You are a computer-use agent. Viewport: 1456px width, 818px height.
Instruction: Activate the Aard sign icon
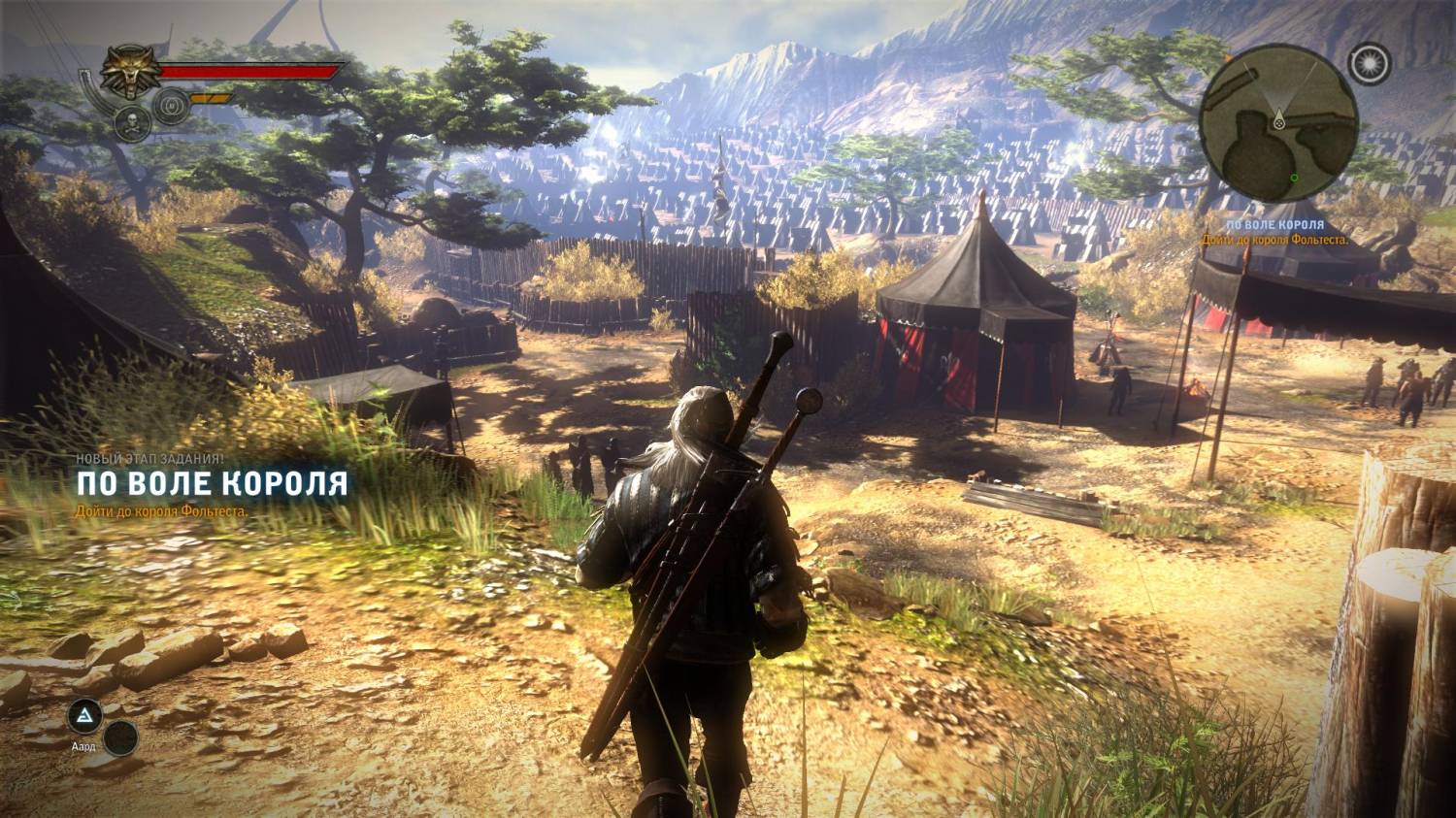[84, 716]
